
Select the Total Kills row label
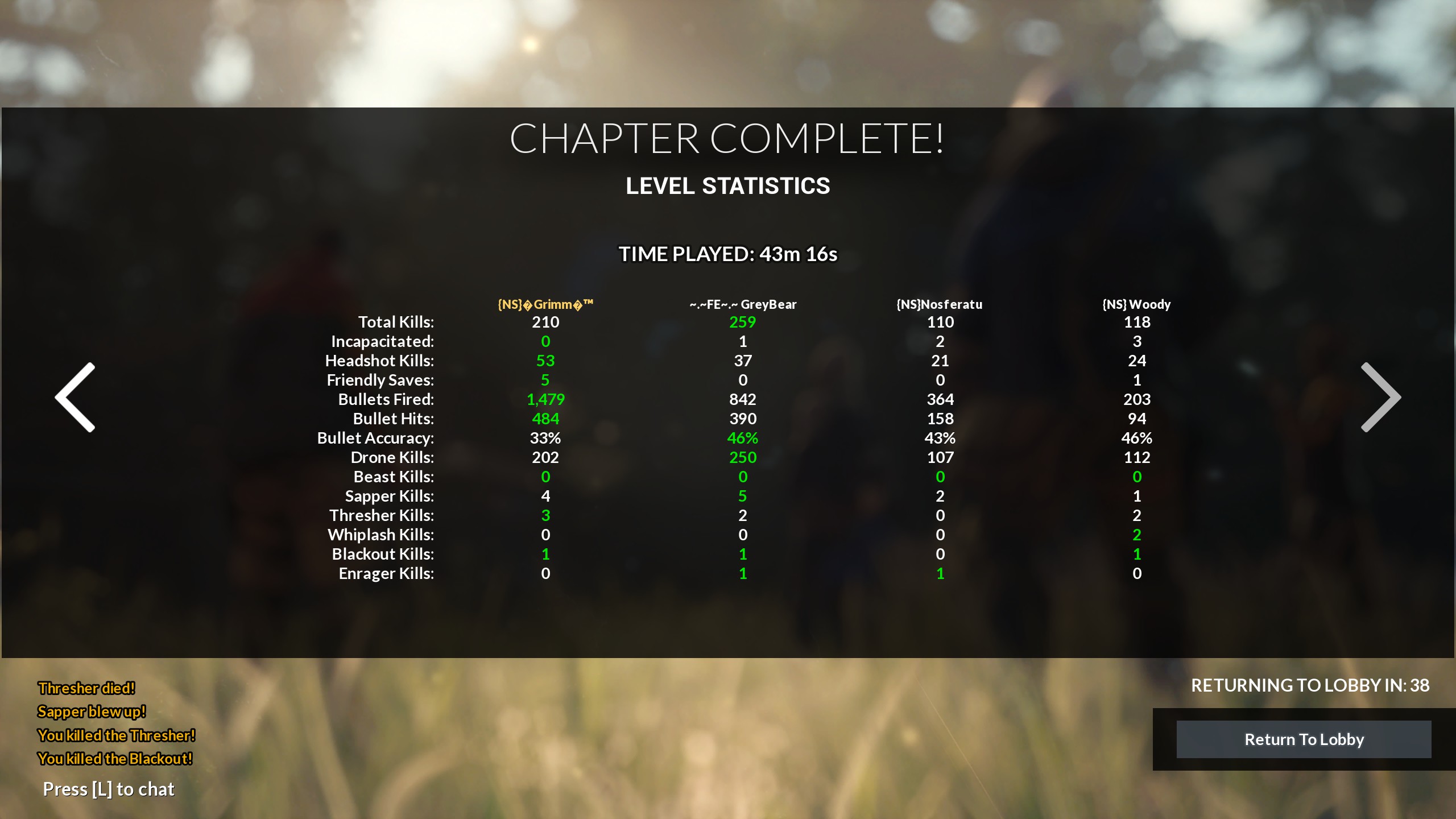(395, 322)
